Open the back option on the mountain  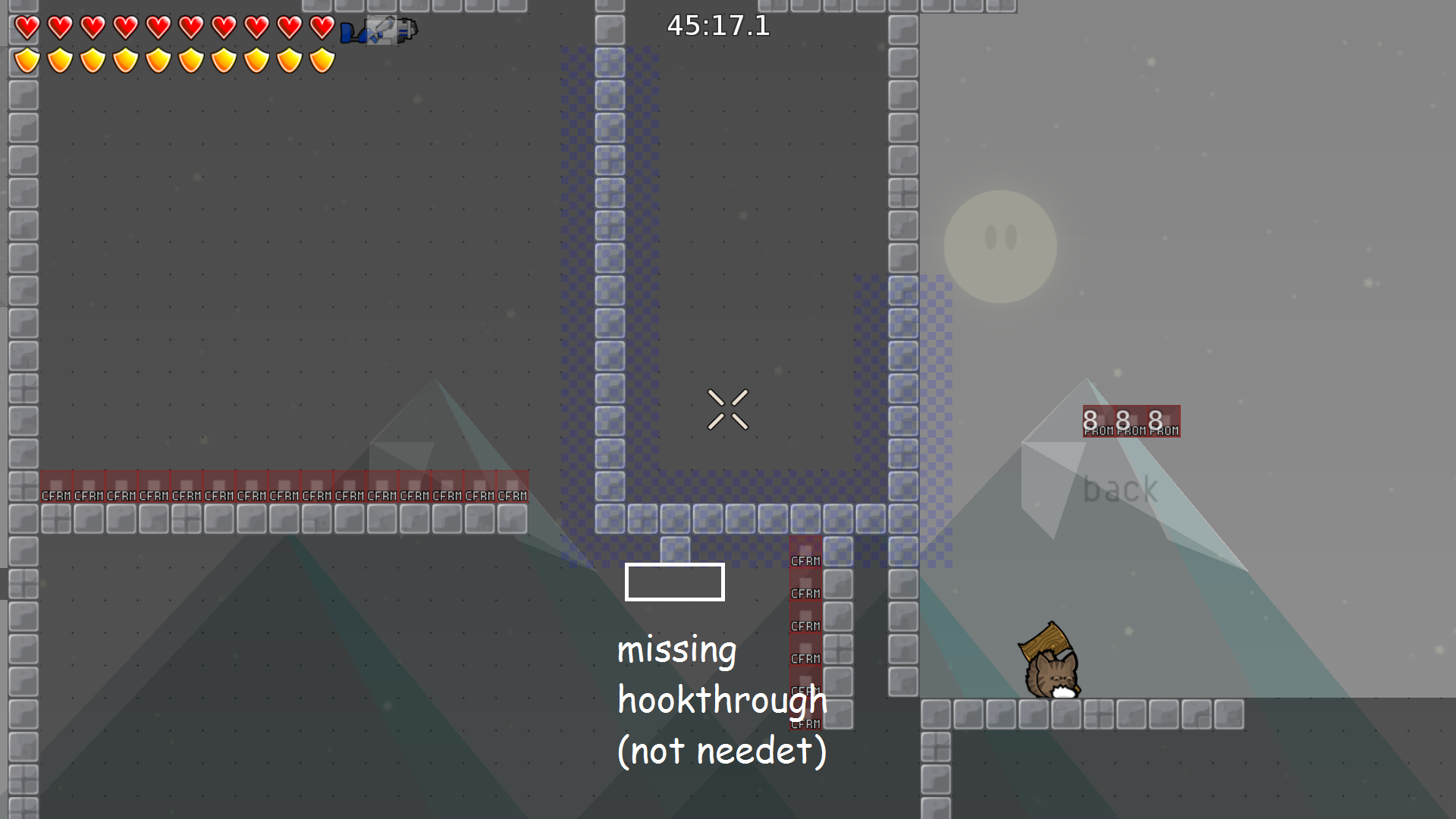pos(1119,488)
